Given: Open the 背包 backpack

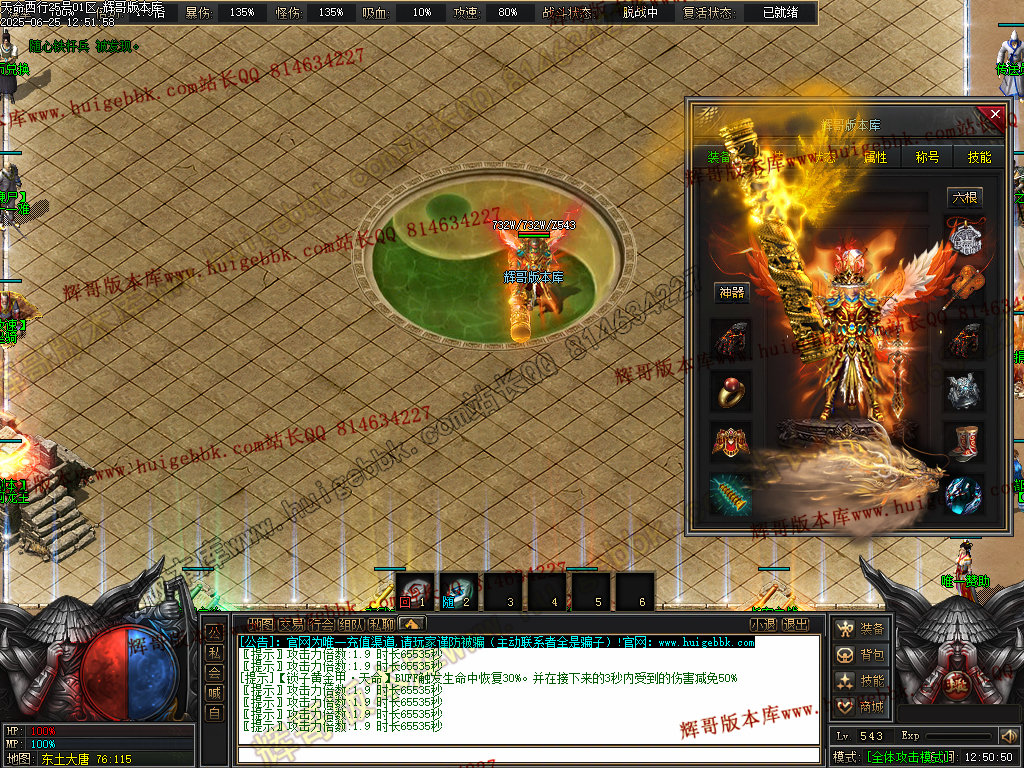Looking at the screenshot, I should [862, 655].
